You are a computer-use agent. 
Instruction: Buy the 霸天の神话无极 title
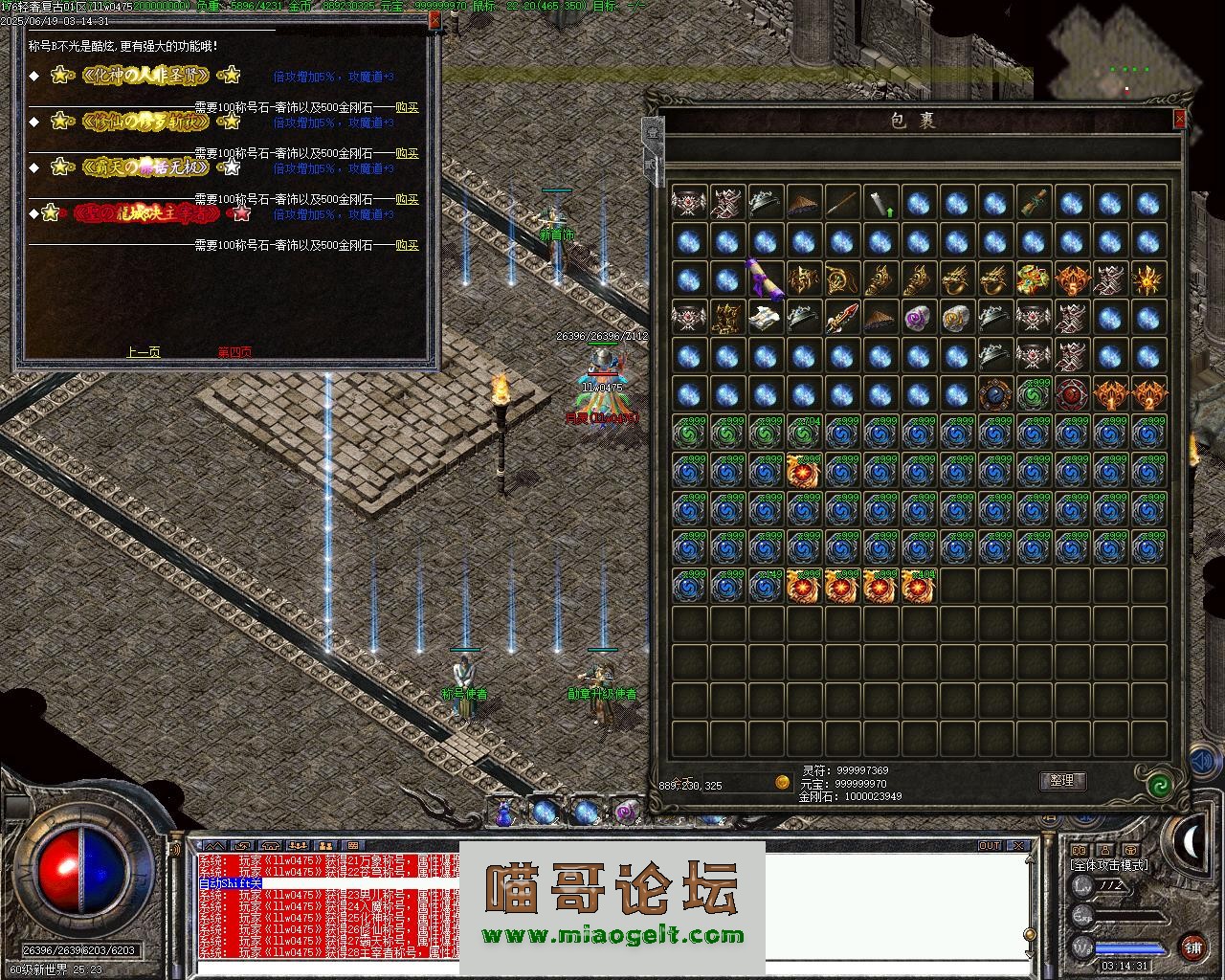[x=407, y=199]
